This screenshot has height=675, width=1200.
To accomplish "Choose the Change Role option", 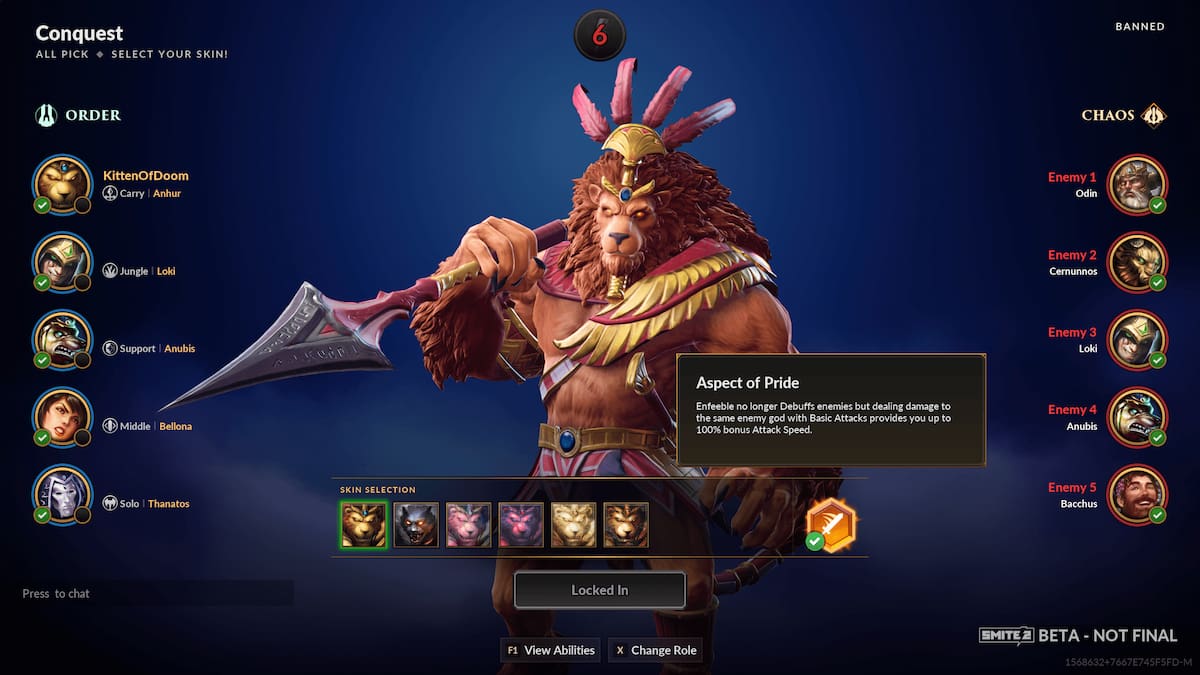I will pyautogui.click(x=655, y=650).
